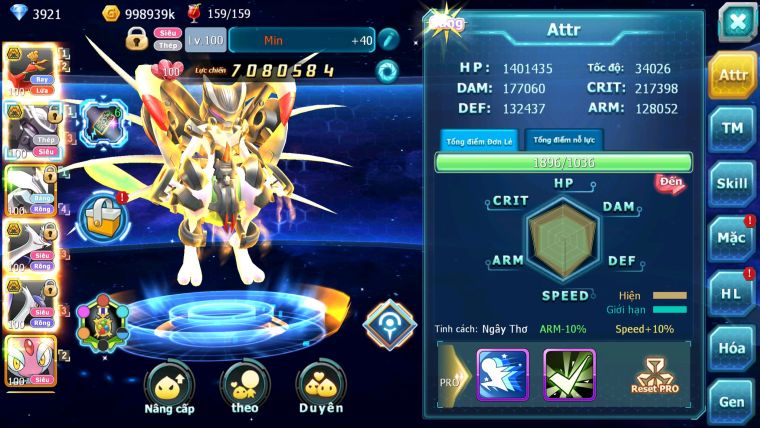
Task: Open the HL side tab
Action: (x=732, y=293)
